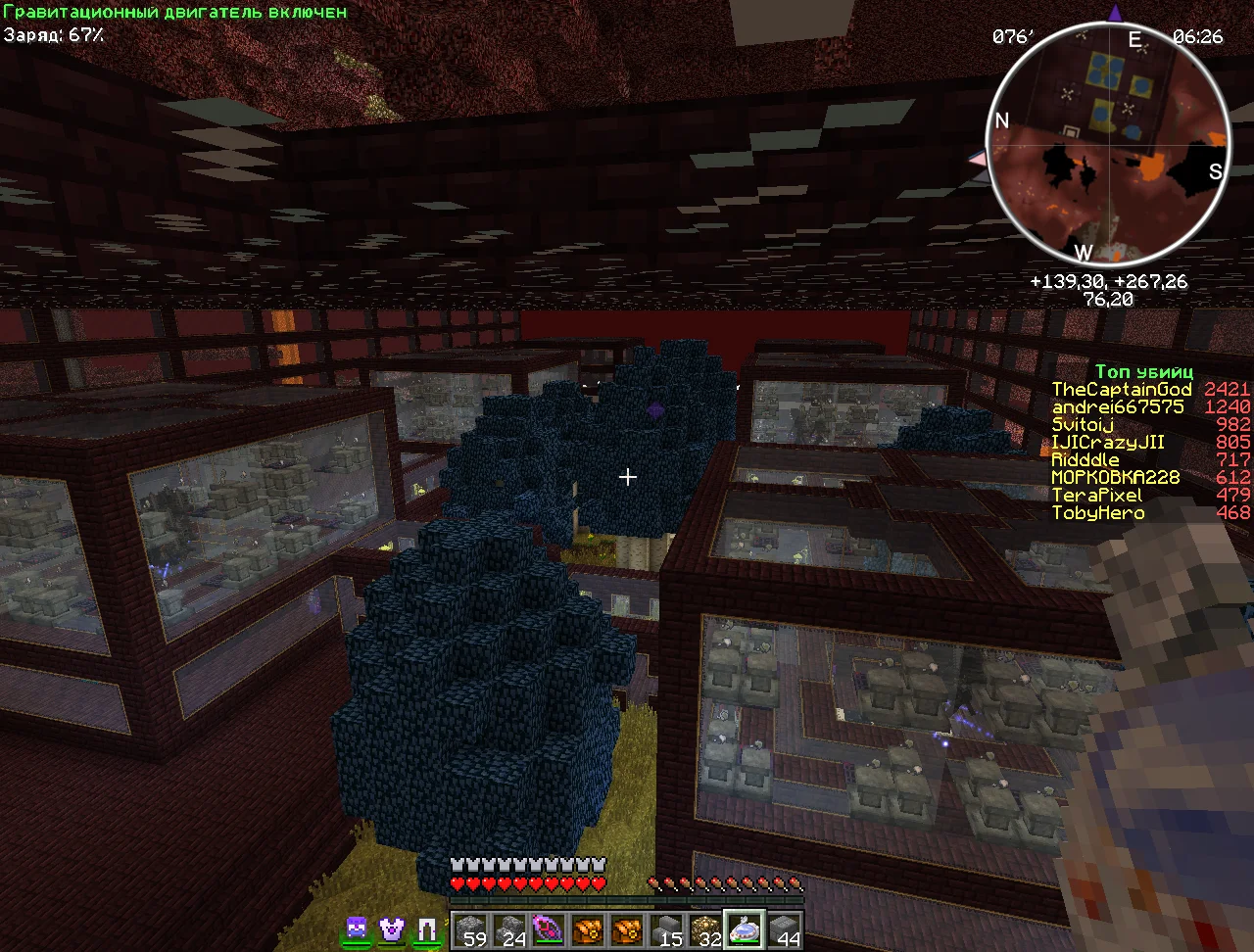Click the circular minimap

(x=1110, y=147)
